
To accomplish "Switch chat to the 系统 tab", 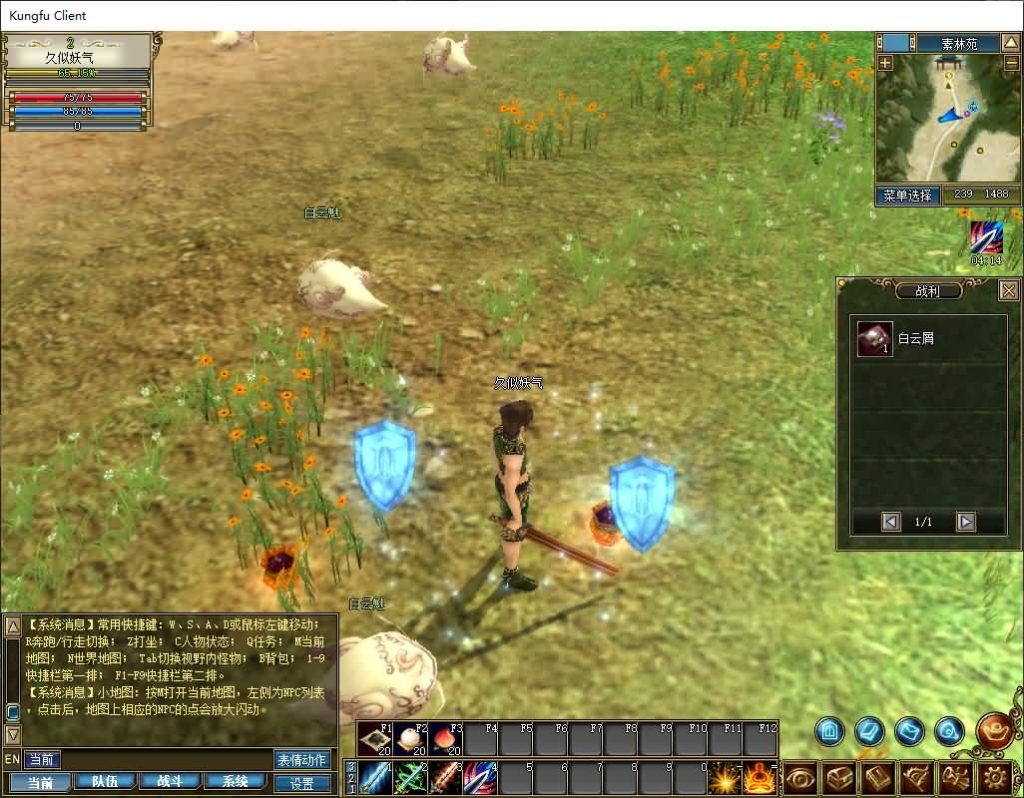I will (236, 782).
